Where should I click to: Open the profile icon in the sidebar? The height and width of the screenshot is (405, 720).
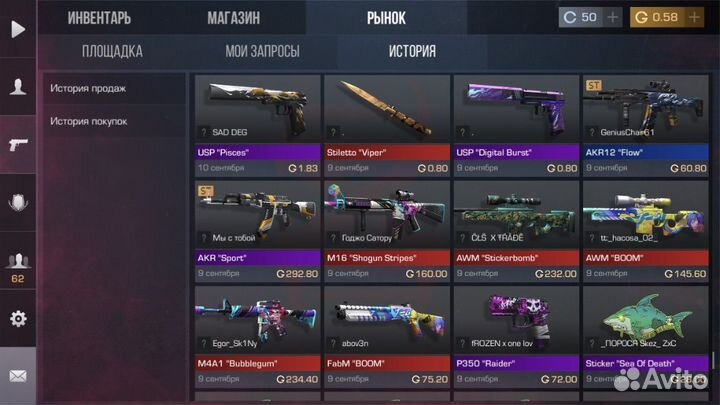pyautogui.click(x=17, y=87)
